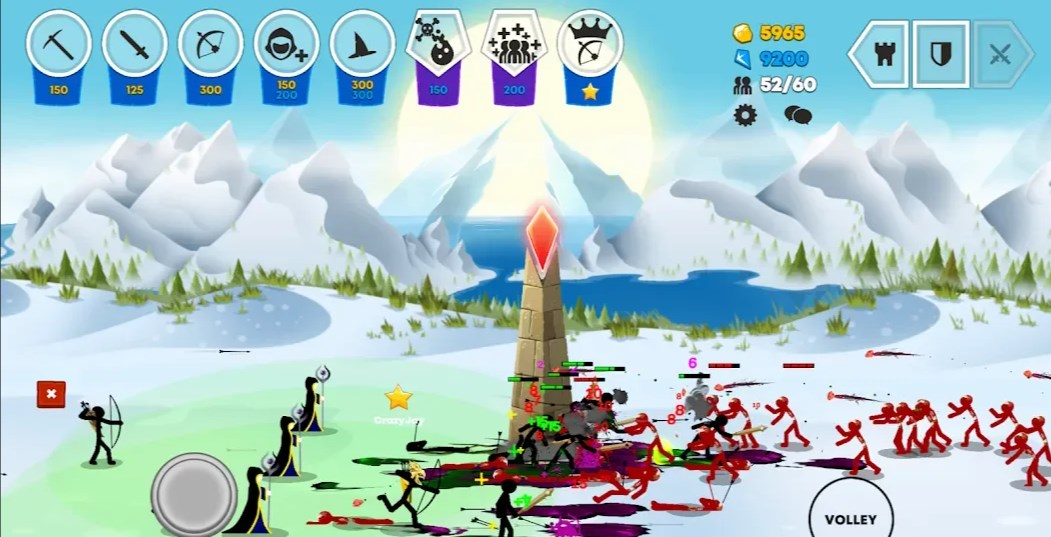Viewport: 1051px width, 537px height.
Task: Use the crowned archer star ability
Action: pos(590,44)
